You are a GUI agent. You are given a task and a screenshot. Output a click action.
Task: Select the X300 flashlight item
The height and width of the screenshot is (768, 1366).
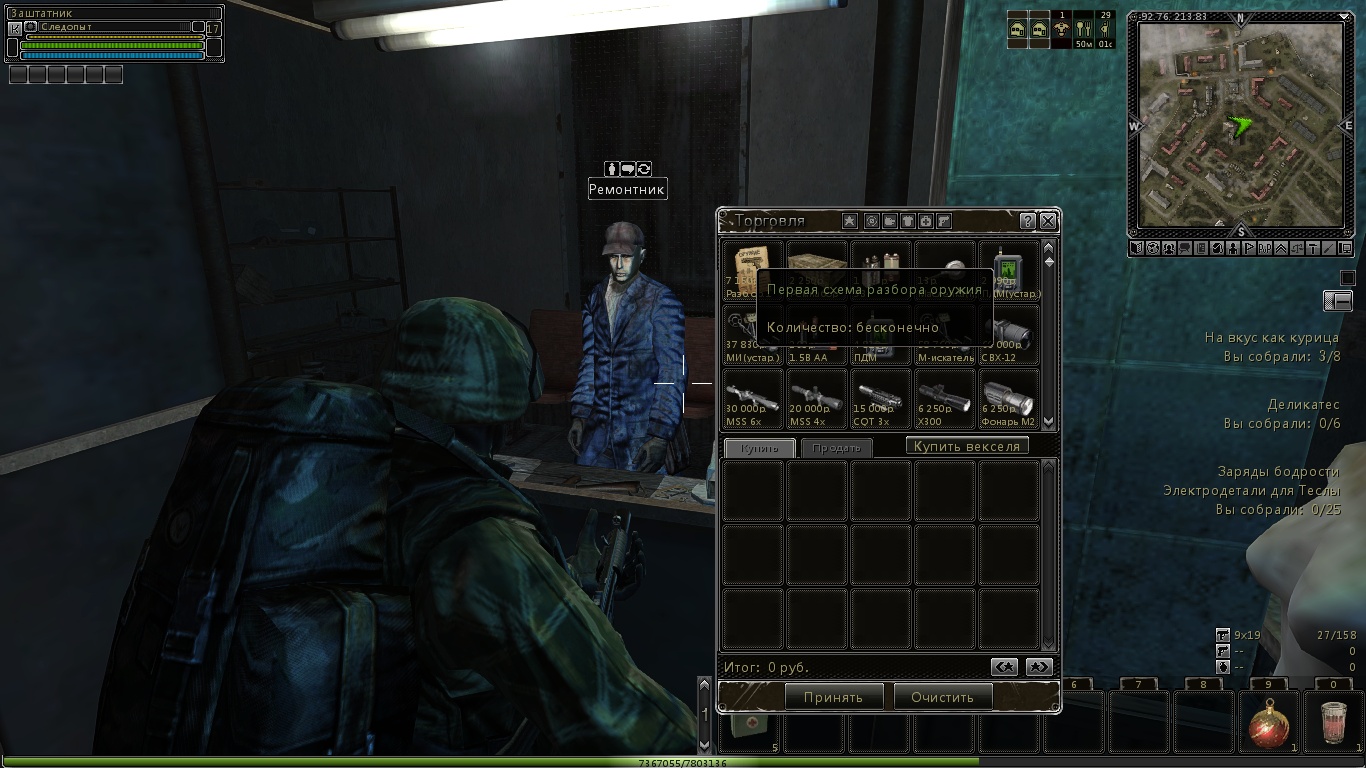click(944, 399)
